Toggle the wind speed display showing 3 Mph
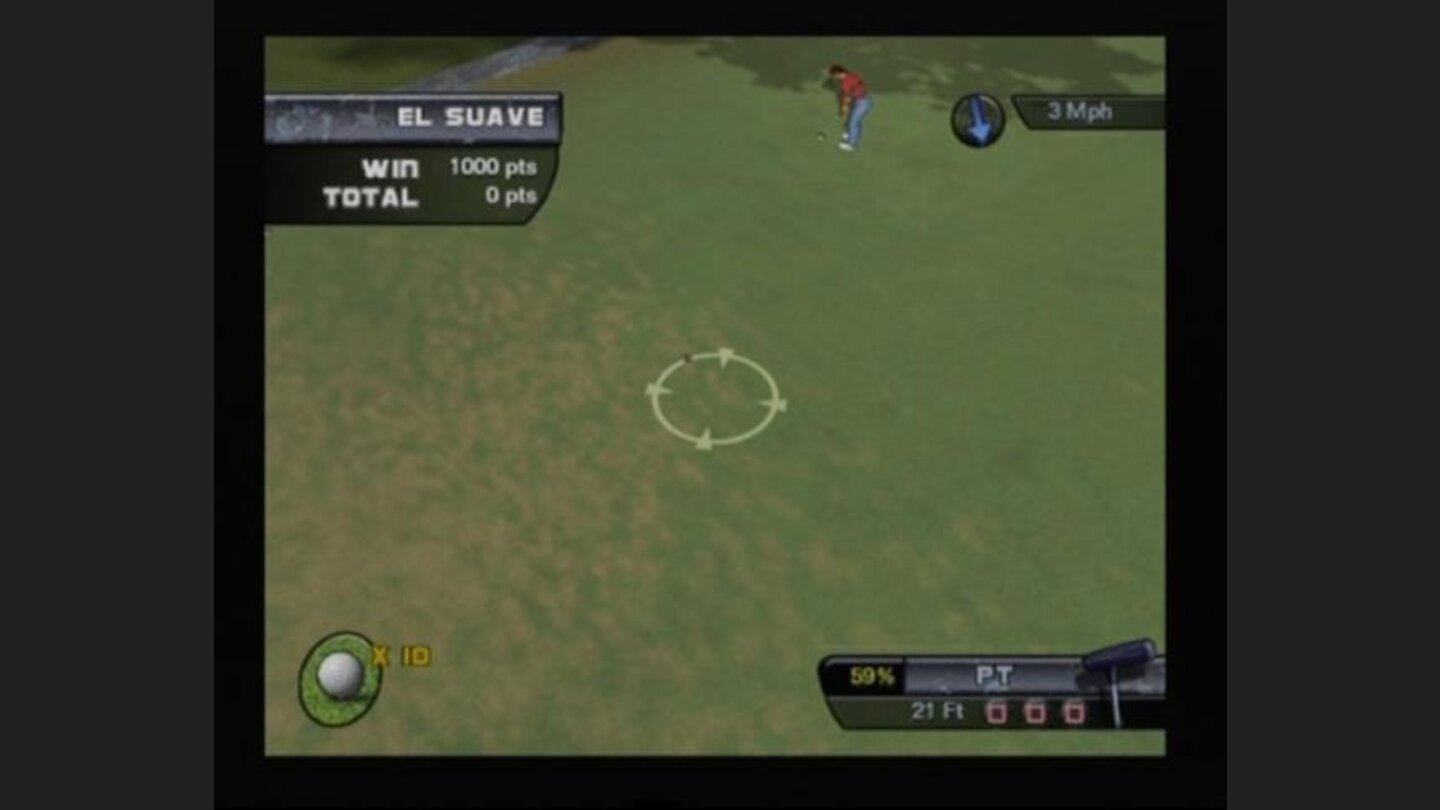This screenshot has height=810, width=1440. click(1078, 112)
